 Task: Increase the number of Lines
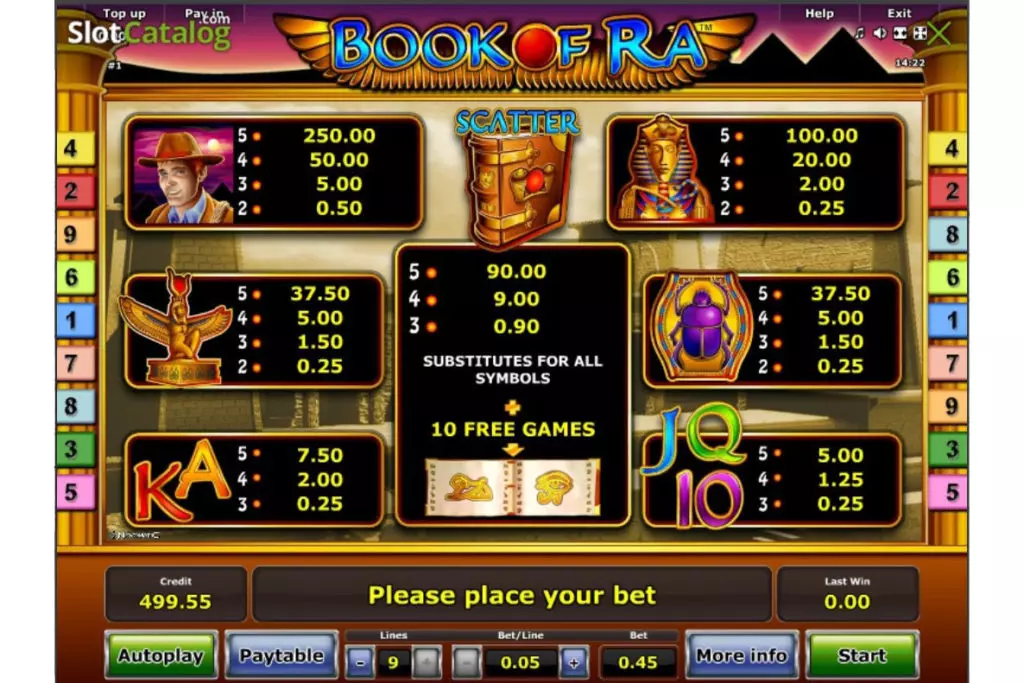coord(425,661)
